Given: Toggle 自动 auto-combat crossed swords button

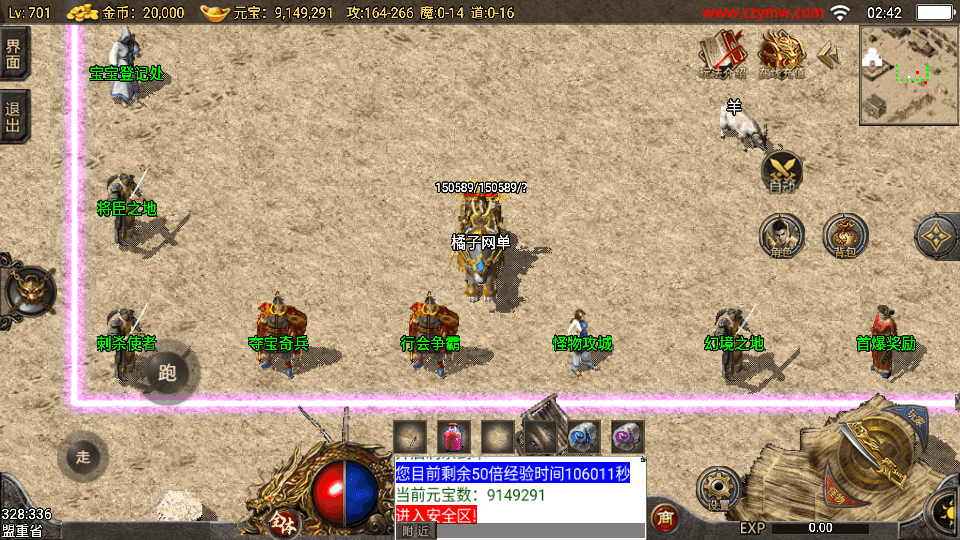Looking at the screenshot, I should click(x=782, y=172).
